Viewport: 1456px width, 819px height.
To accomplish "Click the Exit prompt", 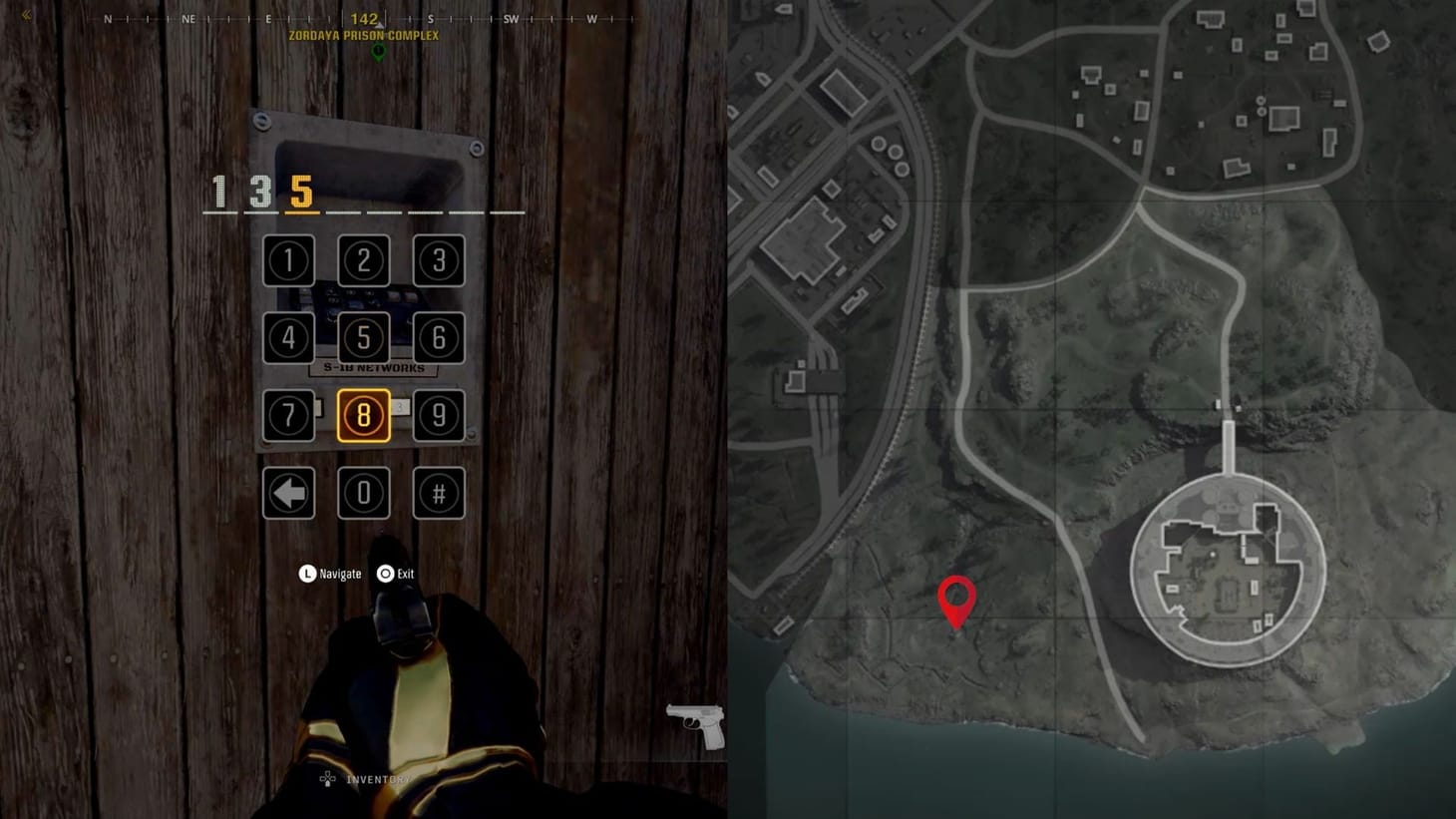I will pos(396,574).
